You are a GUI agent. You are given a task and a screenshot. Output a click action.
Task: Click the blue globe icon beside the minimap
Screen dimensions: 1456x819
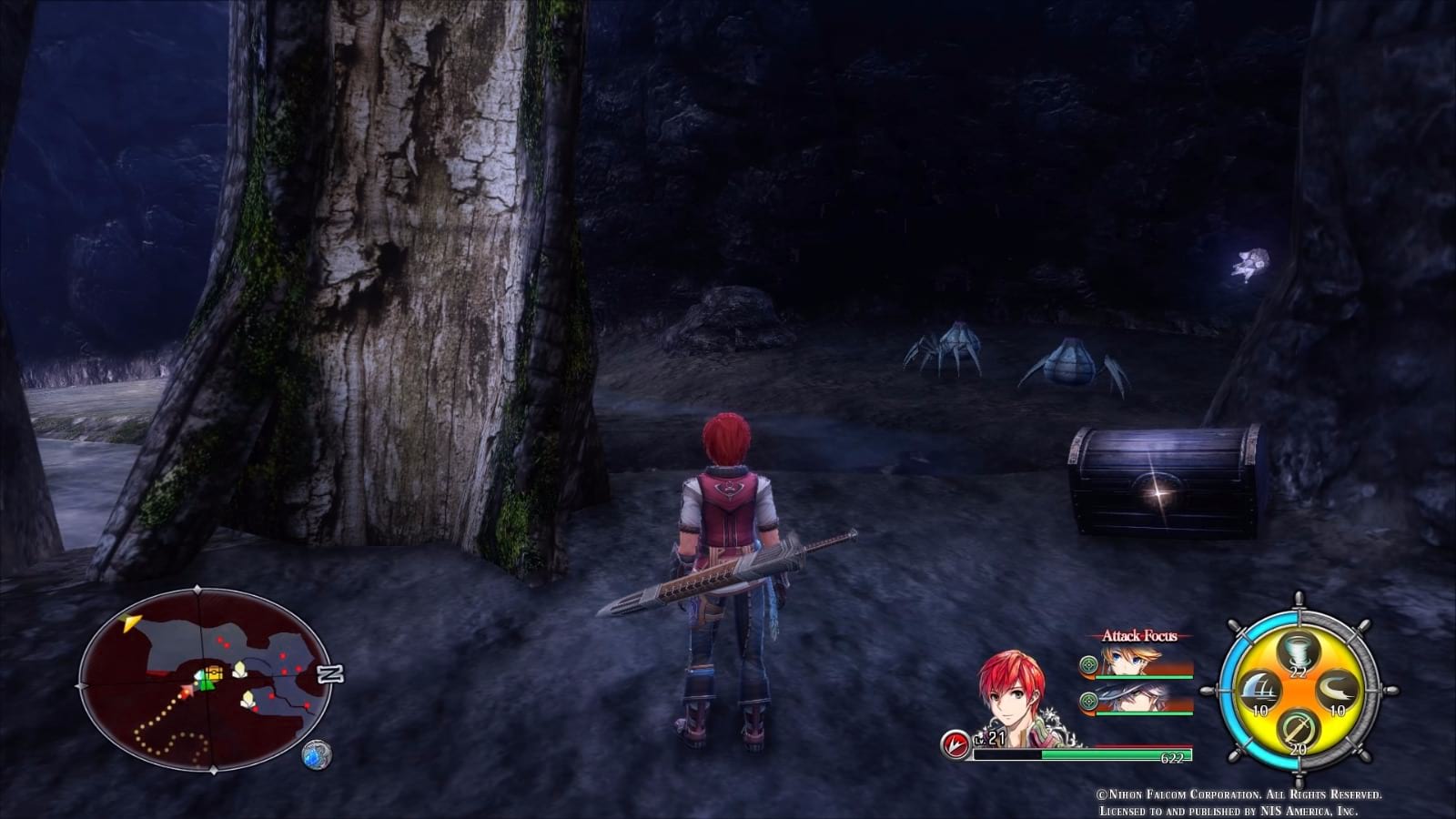coord(317,753)
